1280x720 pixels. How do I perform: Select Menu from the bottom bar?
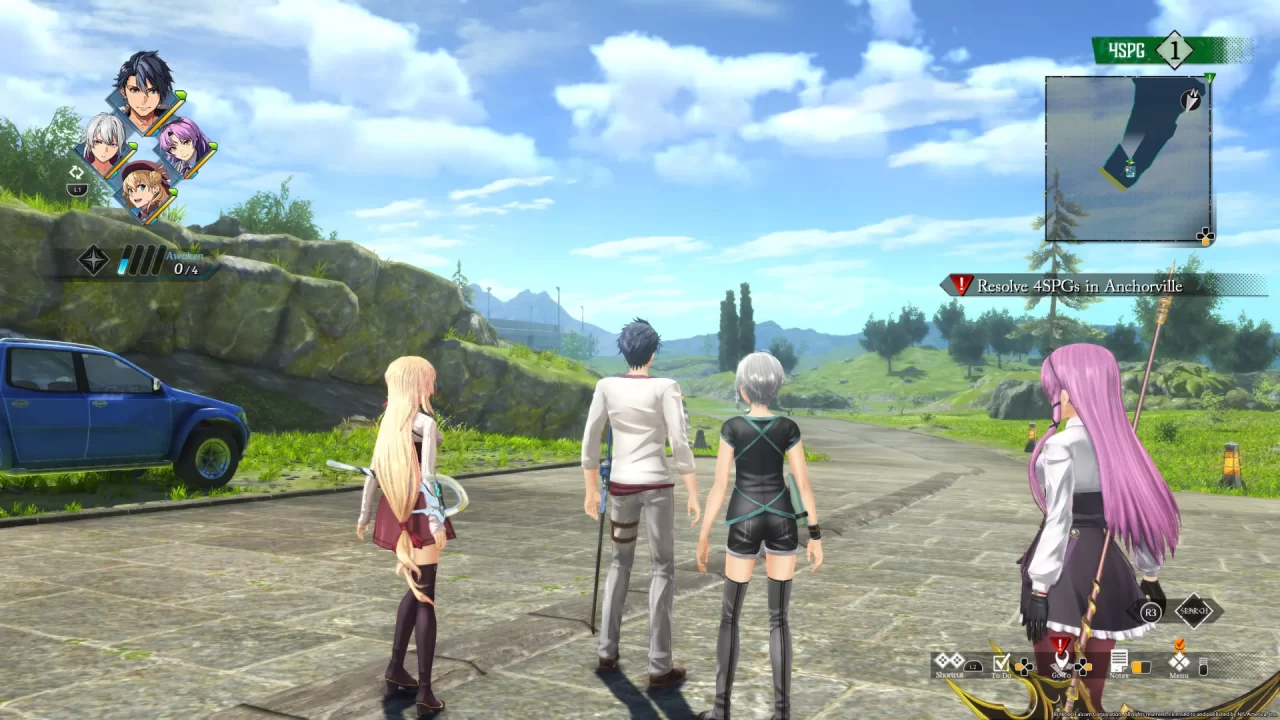pyautogui.click(x=1180, y=662)
